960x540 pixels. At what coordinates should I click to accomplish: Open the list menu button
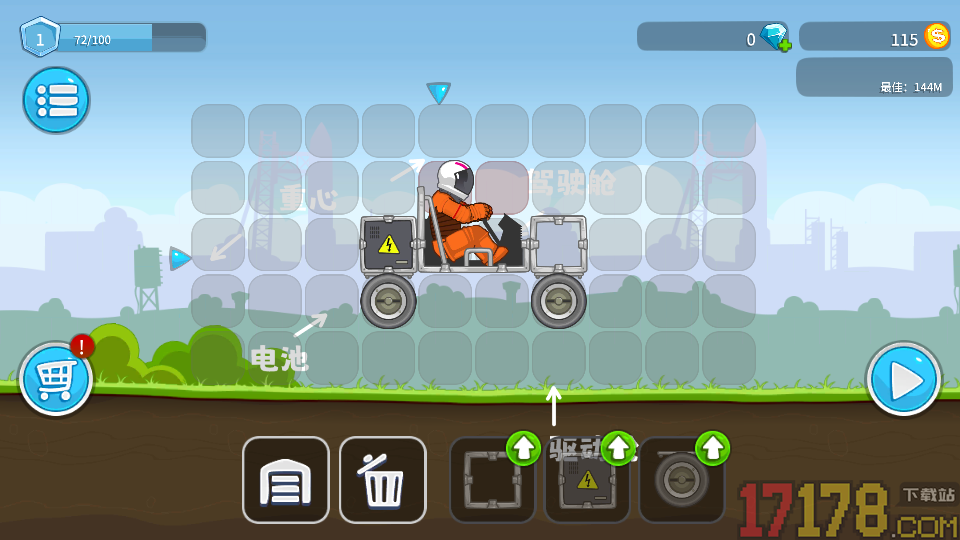[x=56, y=100]
